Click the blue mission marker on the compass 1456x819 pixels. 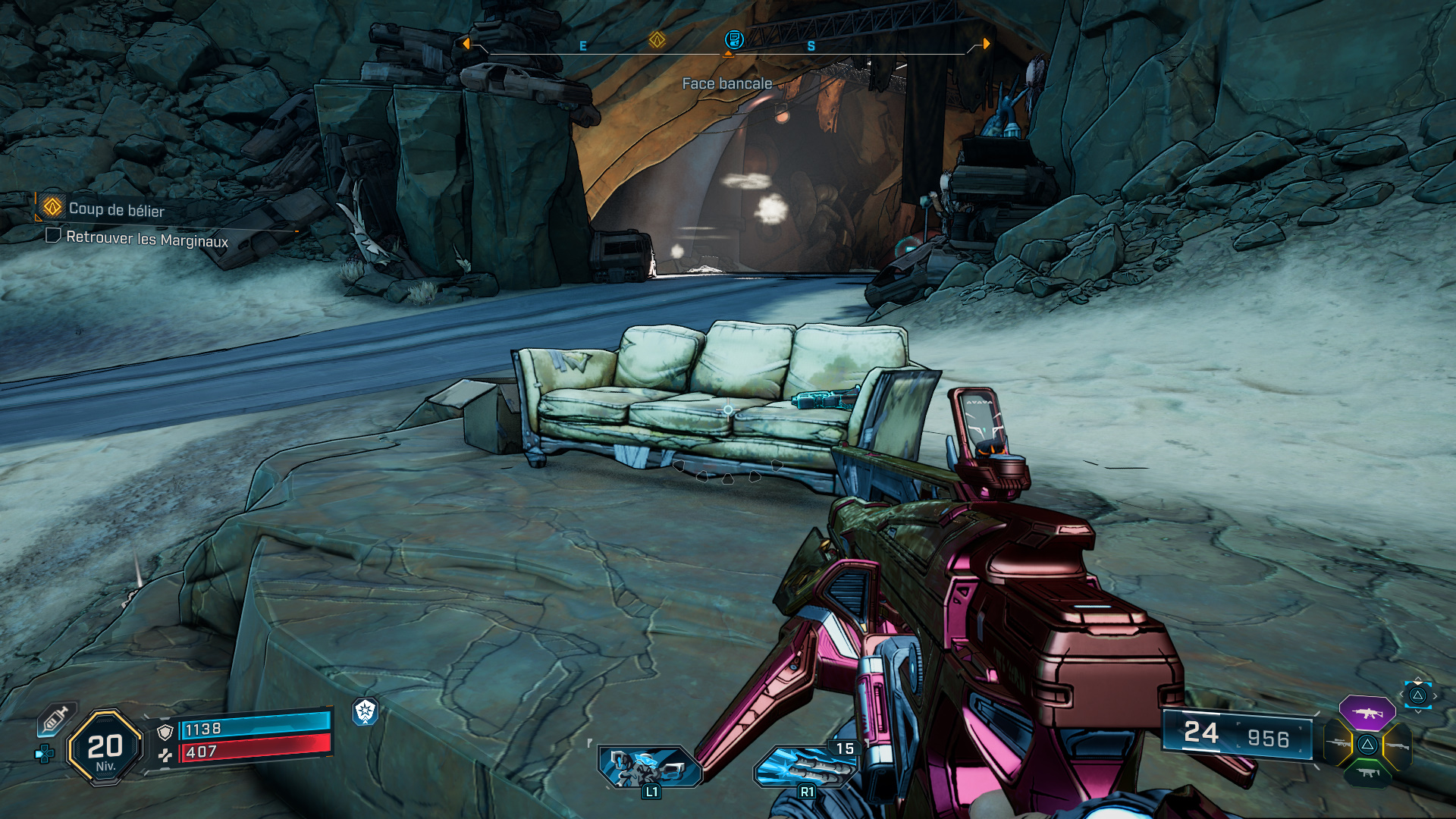[733, 39]
